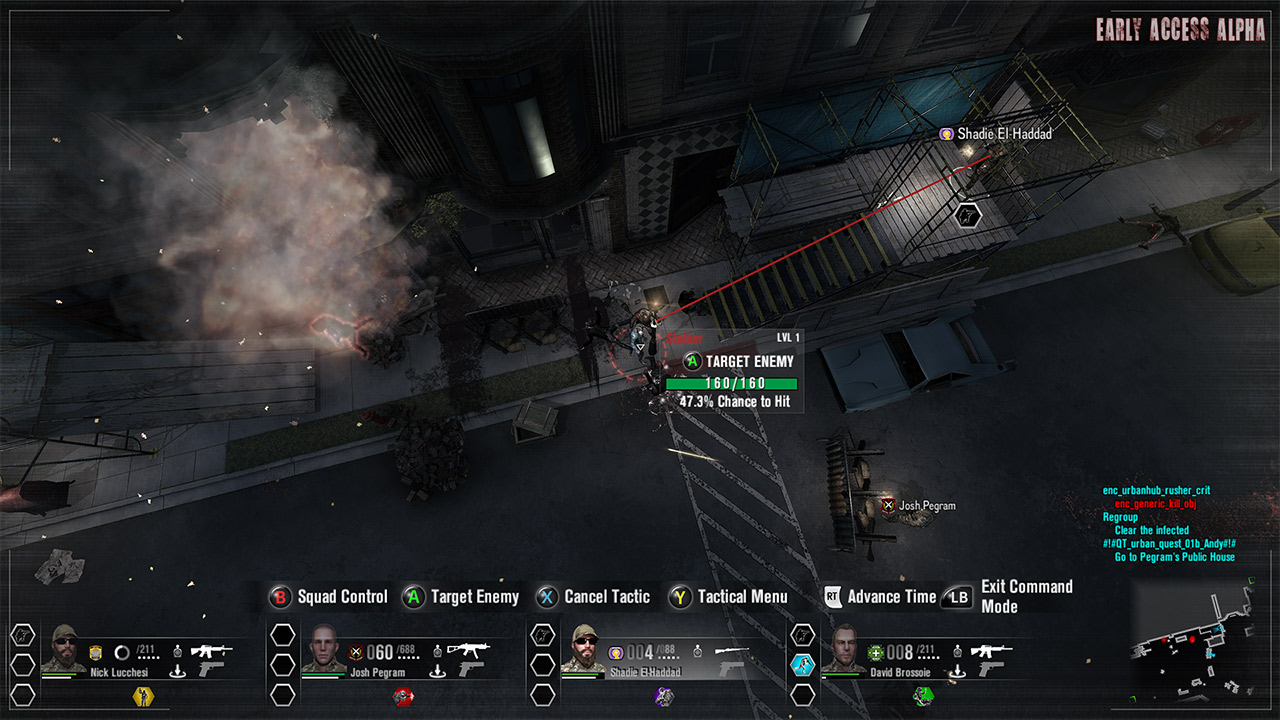Choose Shadie El-Haddad's portrait in squad bar
Image resolution: width=1280 pixels, height=720 pixels.
585,649
